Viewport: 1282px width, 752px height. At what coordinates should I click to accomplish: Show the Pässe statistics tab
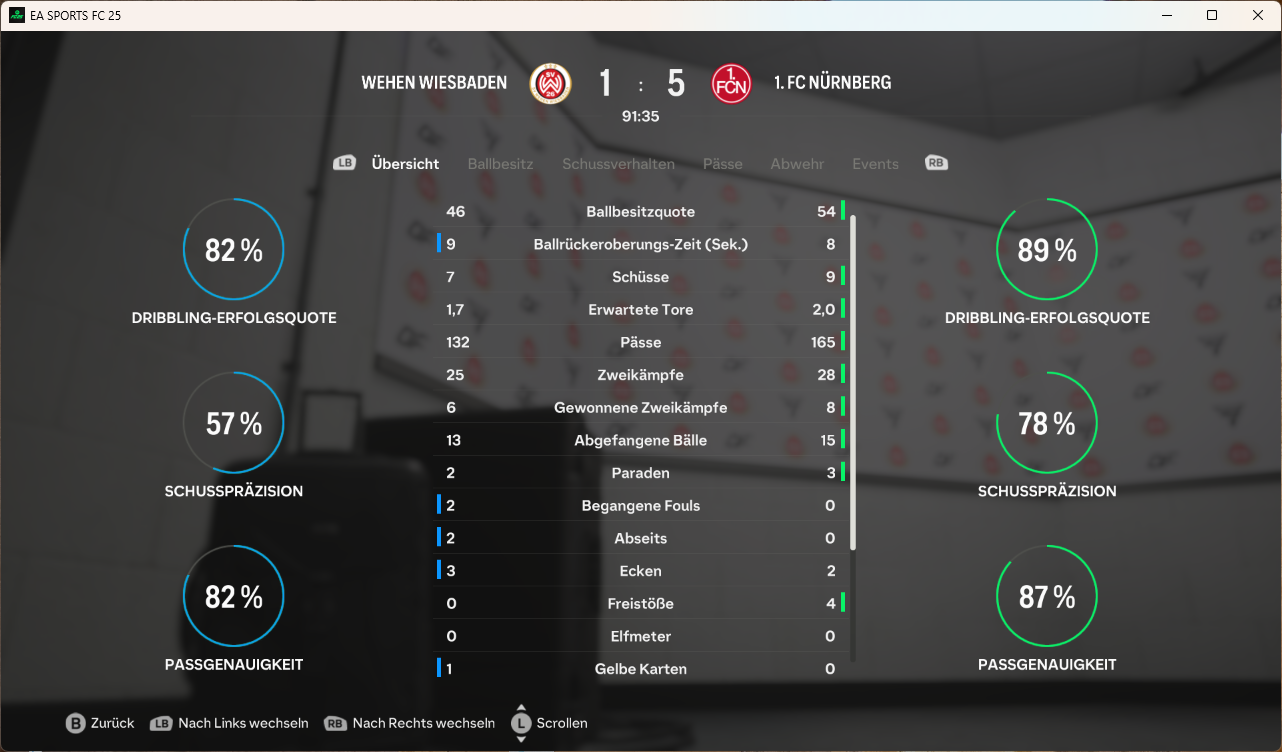pos(722,164)
